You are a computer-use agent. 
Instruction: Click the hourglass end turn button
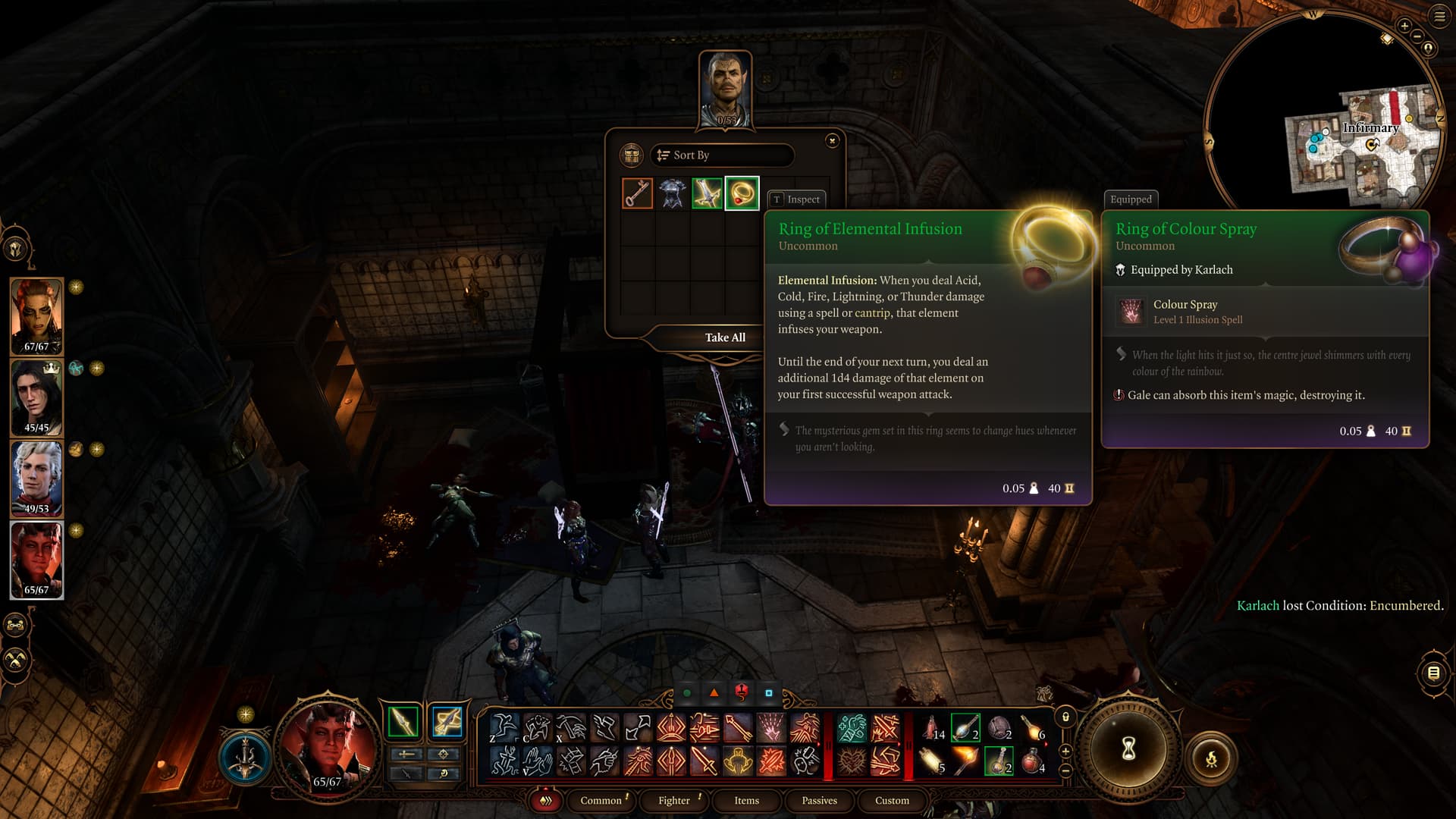1128,749
